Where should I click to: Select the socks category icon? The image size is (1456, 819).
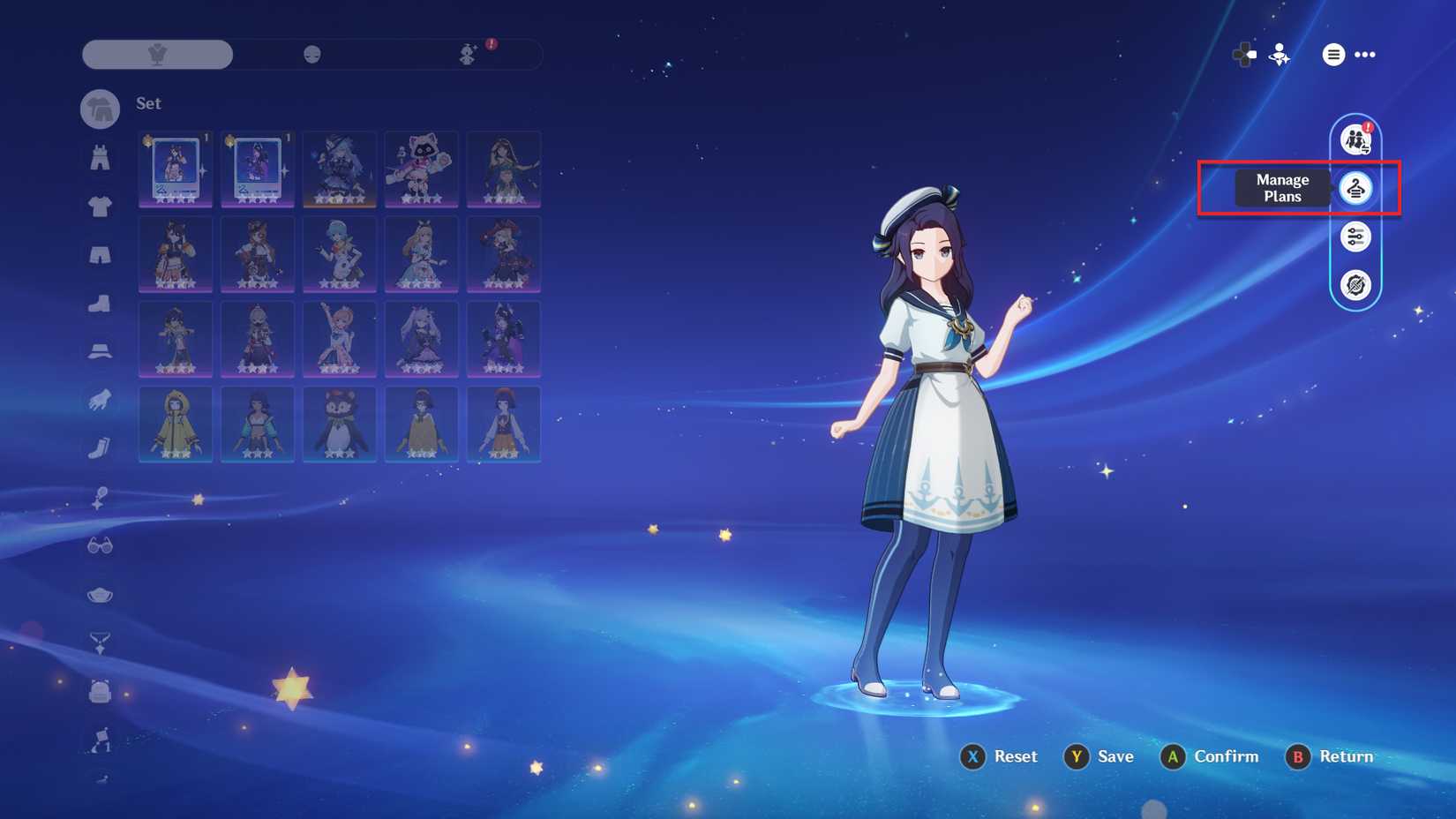(x=100, y=448)
